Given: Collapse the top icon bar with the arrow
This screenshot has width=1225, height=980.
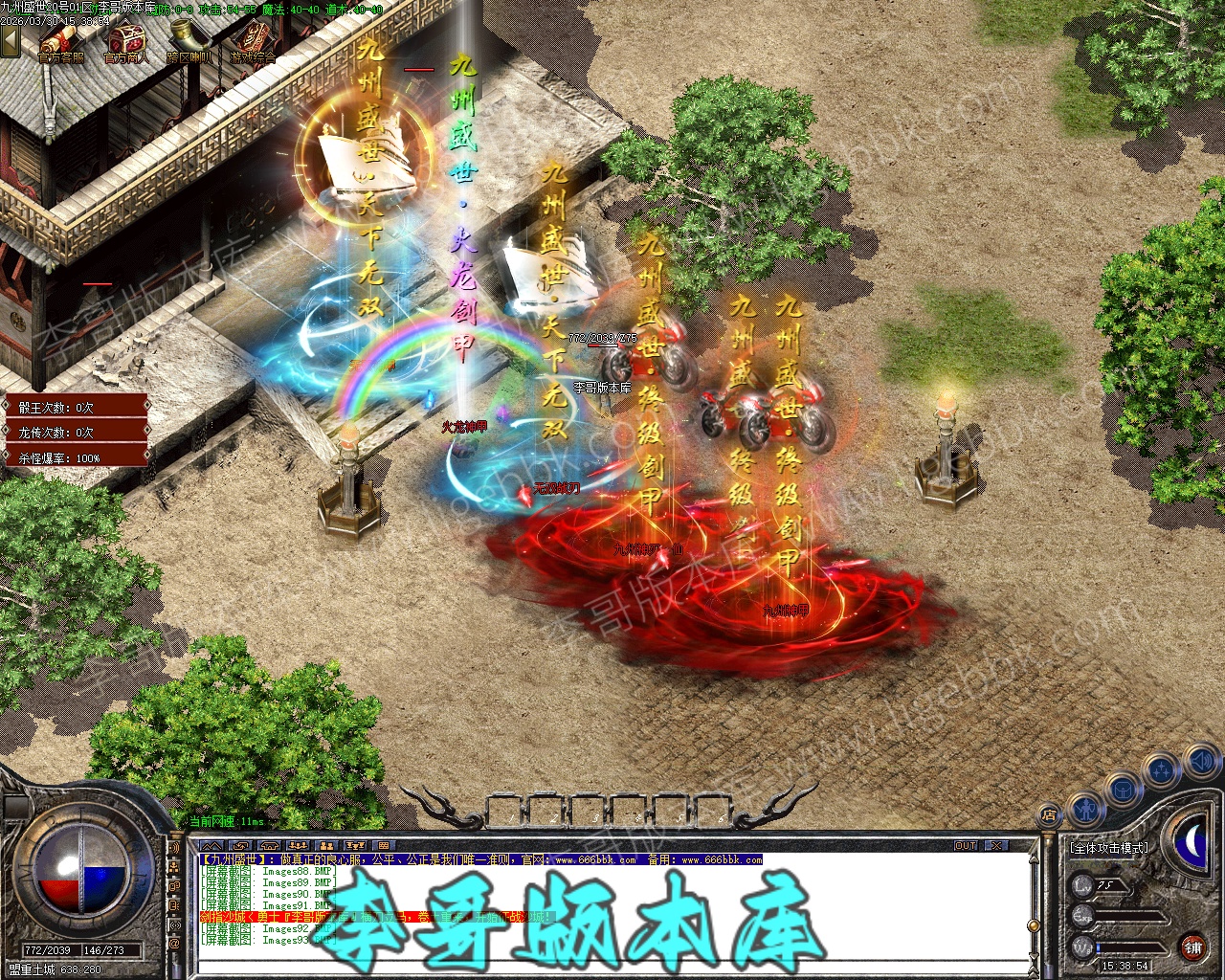Looking at the screenshot, I should [10, 40].
